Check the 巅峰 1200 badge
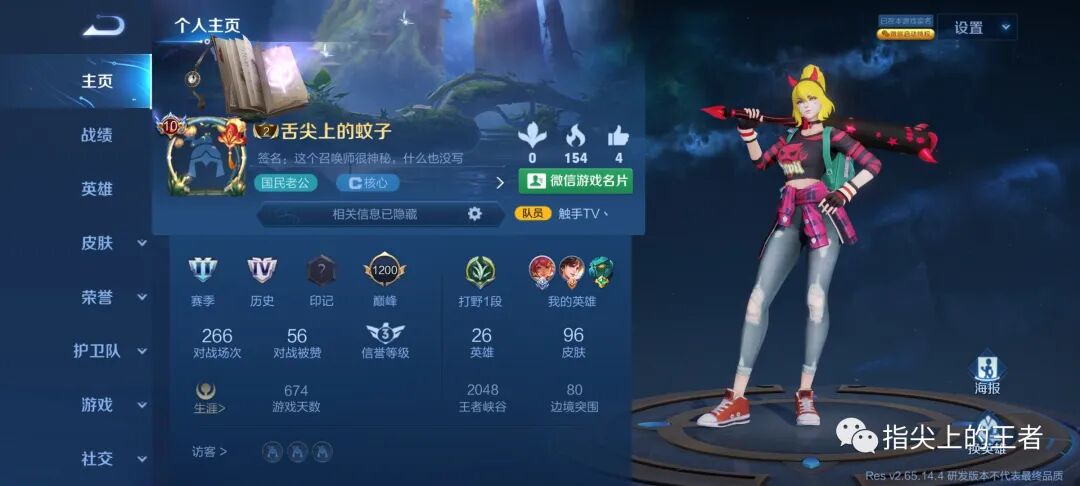The image size is (1080, 486). [x=385, y=272]
